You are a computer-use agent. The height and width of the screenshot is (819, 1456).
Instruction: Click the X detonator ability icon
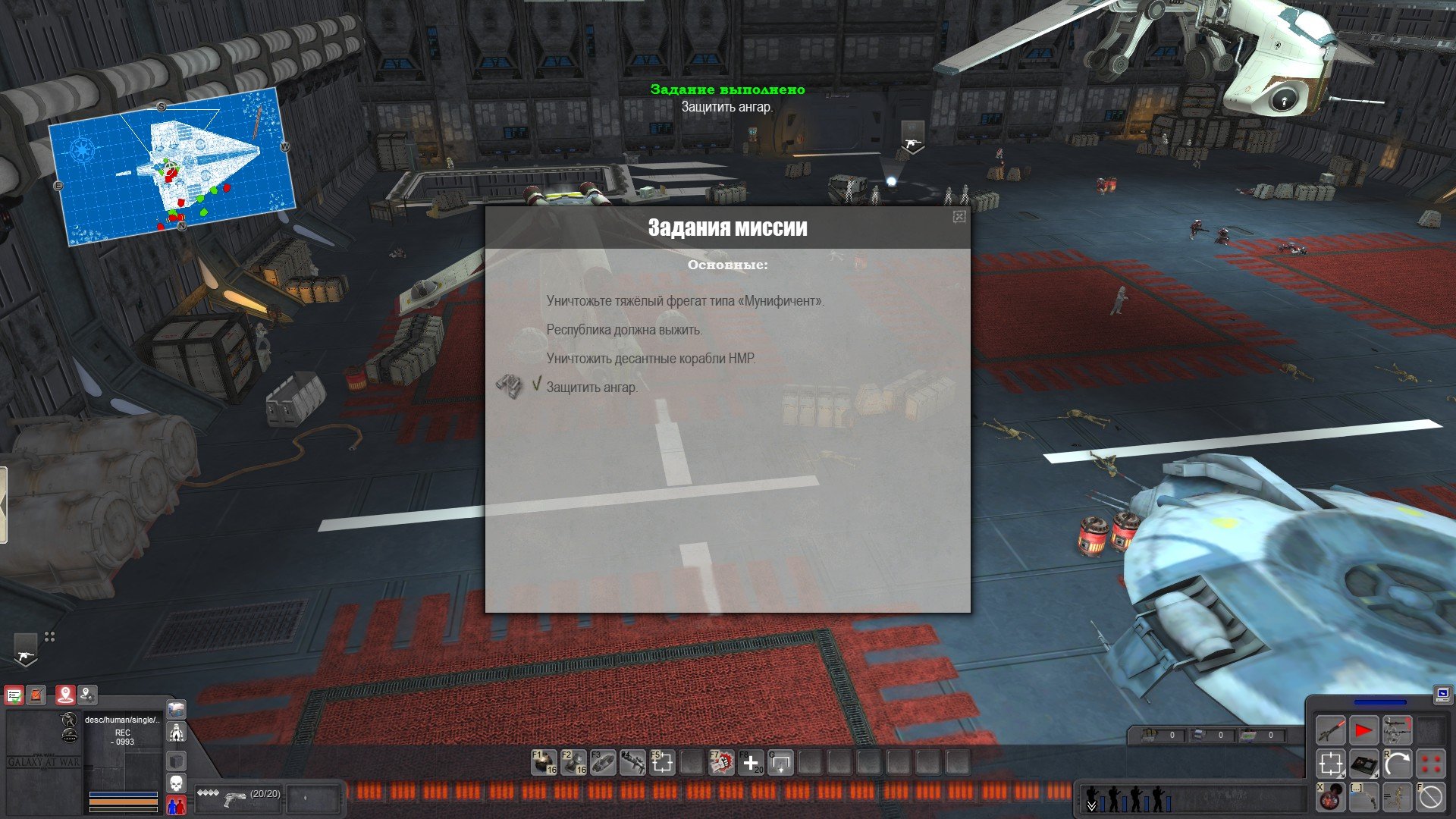point(1330,797)
